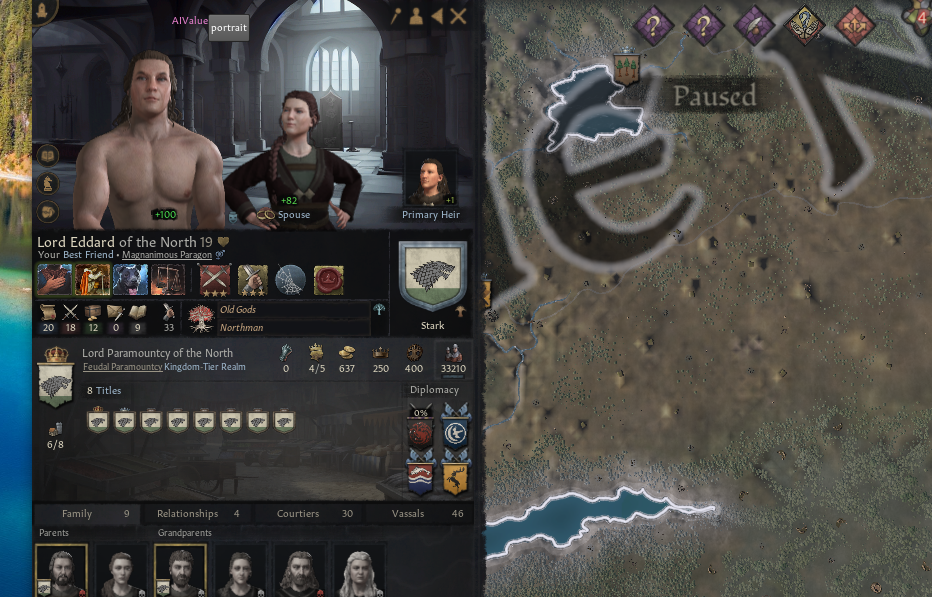Click the red arrows alert diamond

855,24
